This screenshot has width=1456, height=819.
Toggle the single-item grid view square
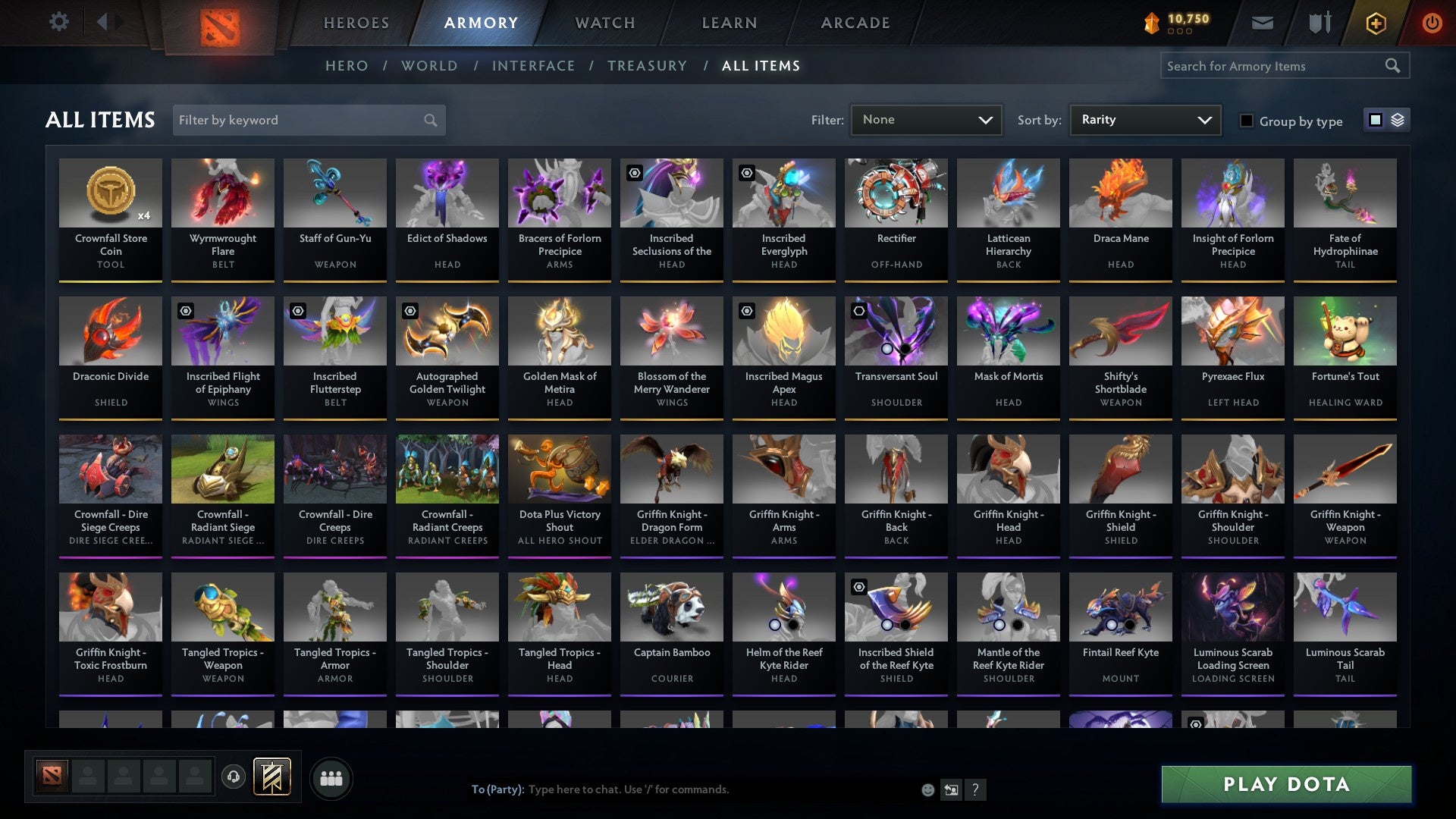coord(1375,120)
